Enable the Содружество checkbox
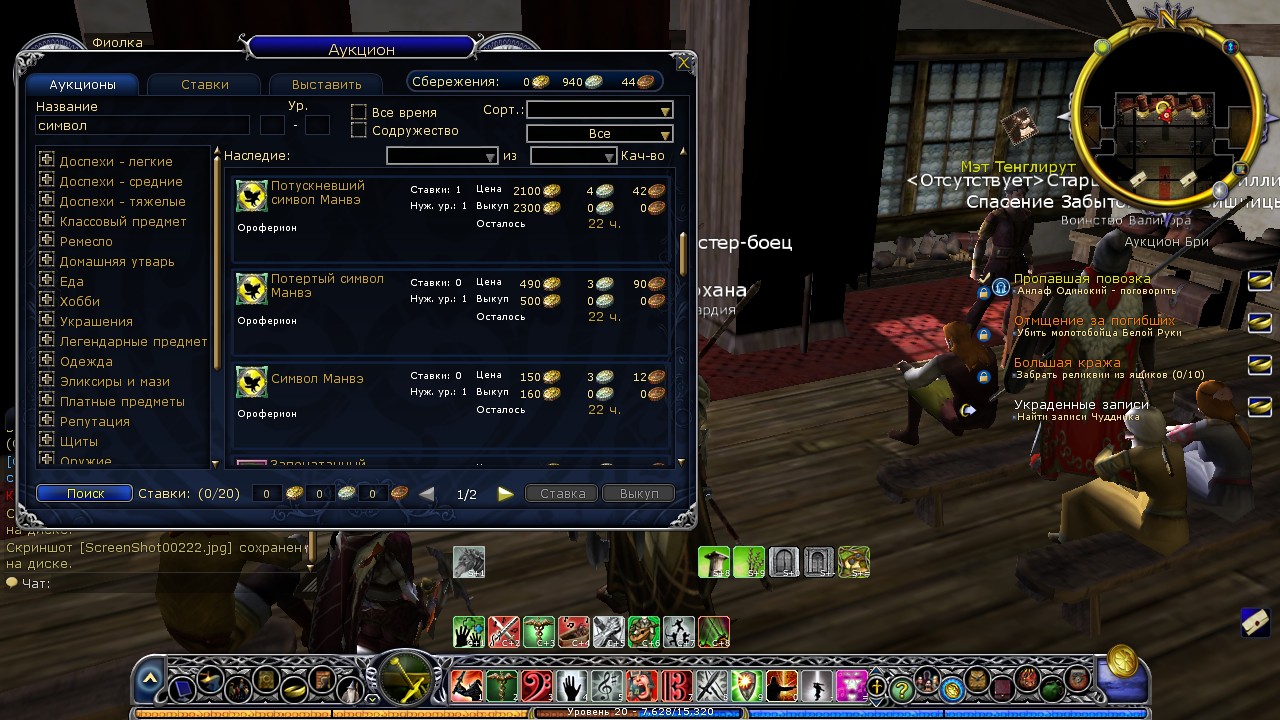The height and width of the screenshot is (720, 1280). (359, 130)
